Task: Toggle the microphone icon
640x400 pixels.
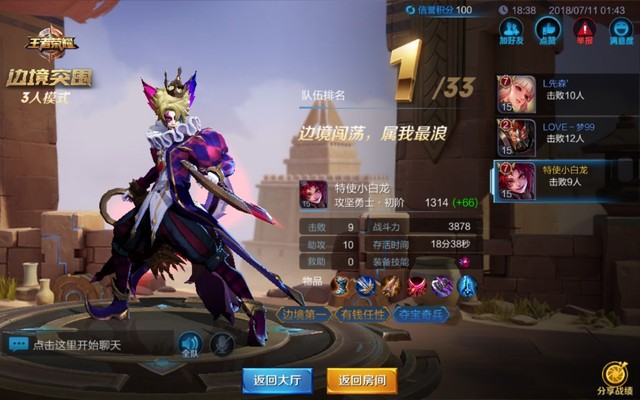Action: [x=222, y=345]
